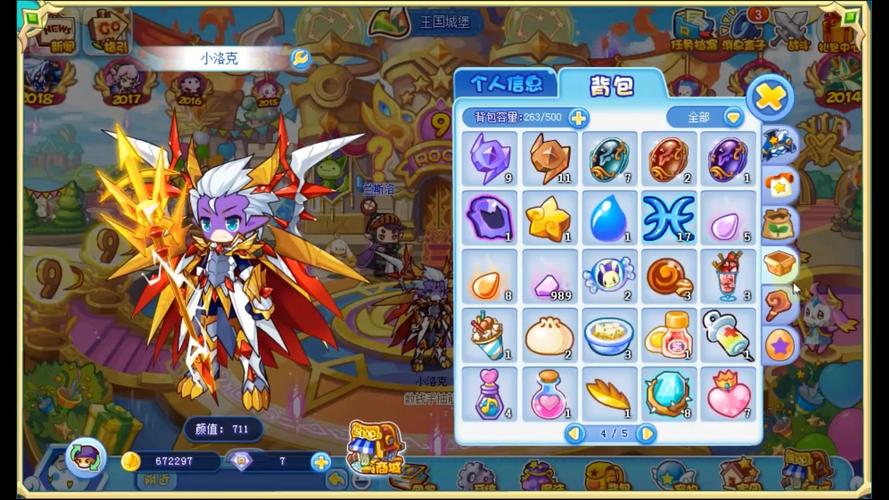Open the seed bag category side tab
This screenshot has width=889, height=500.
coord(778,225)
